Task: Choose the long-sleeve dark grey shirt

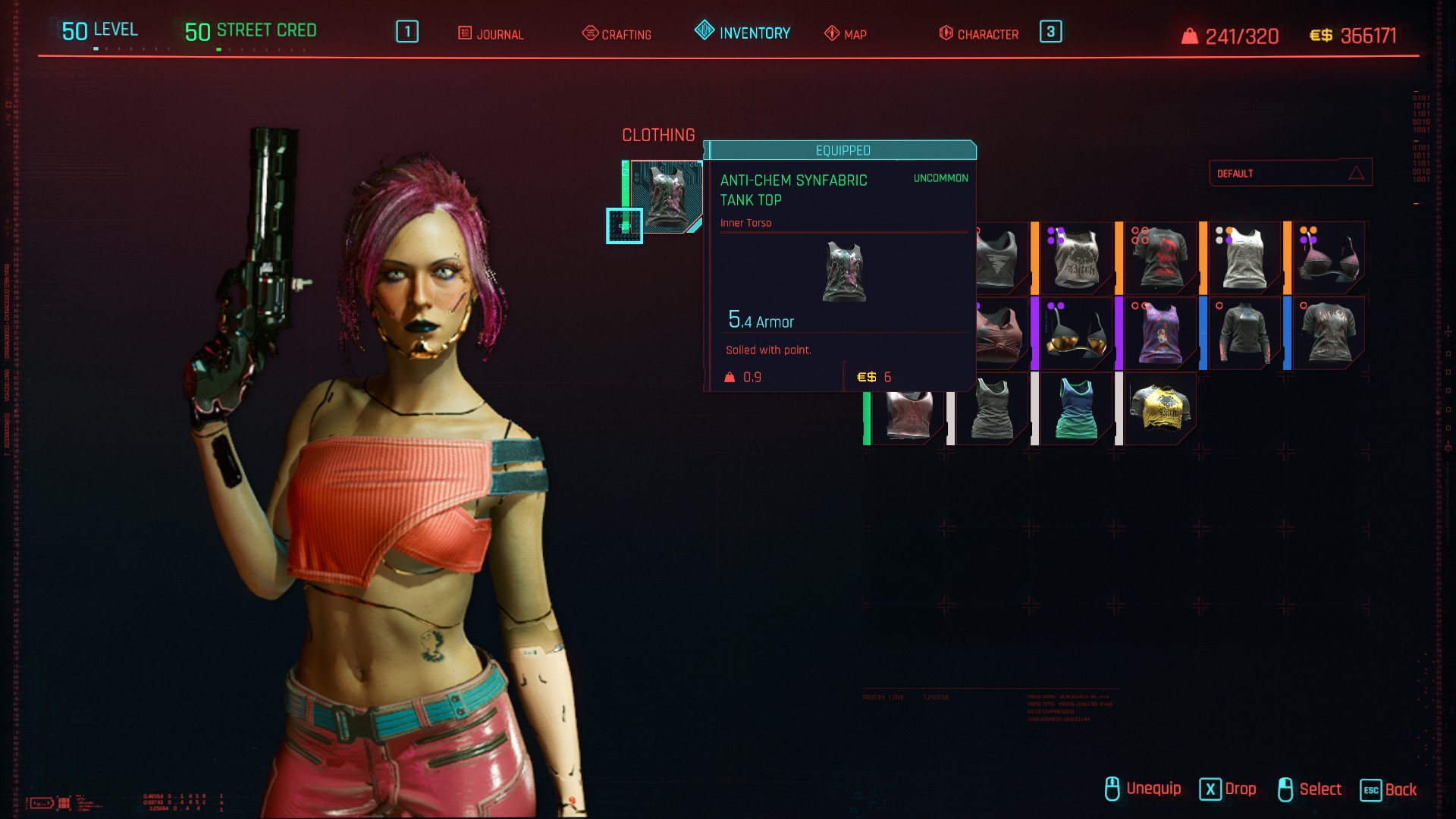Action: [x=1244, y=334]
